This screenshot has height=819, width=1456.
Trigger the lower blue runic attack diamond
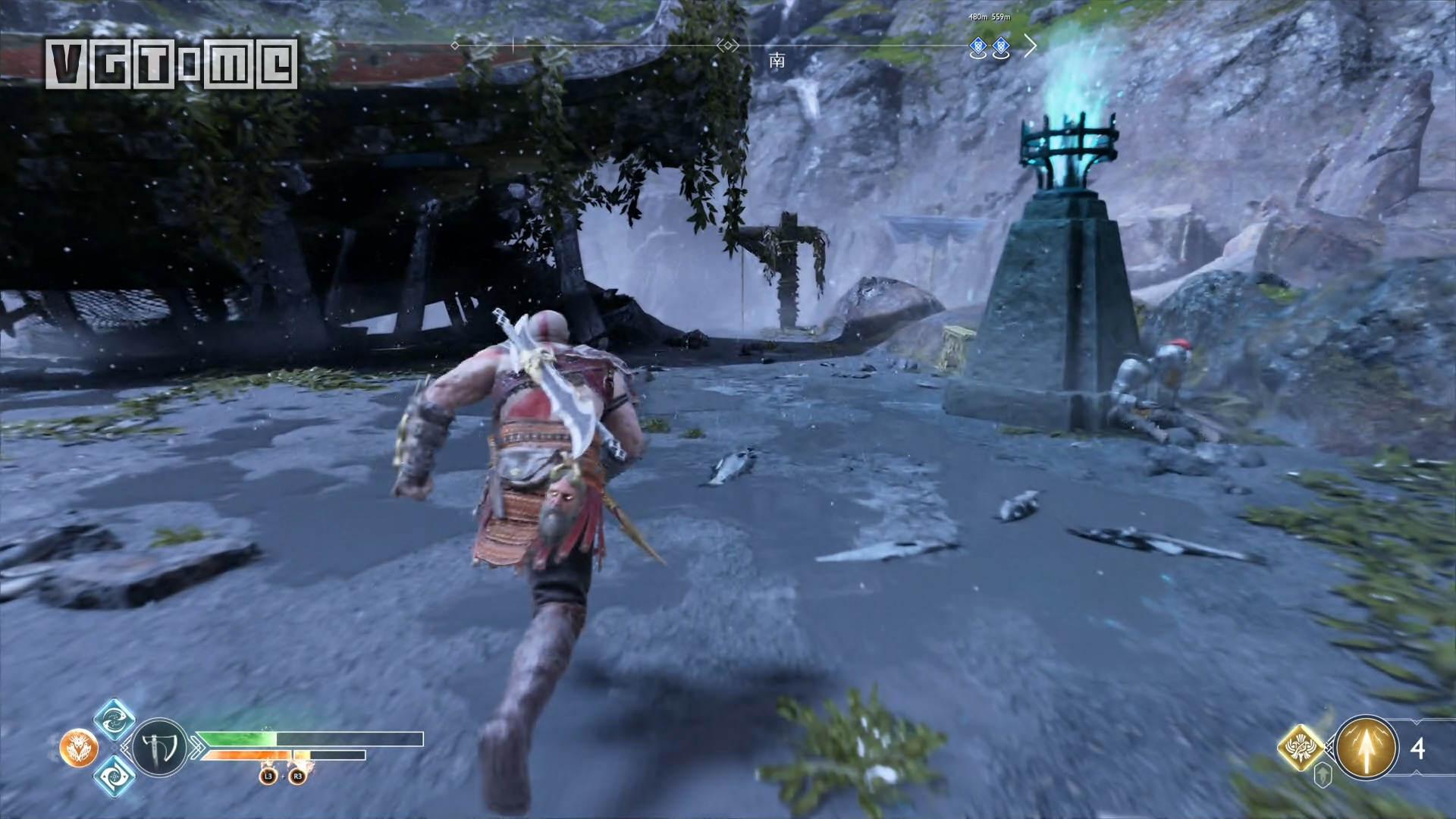click(x=115, y=776)
